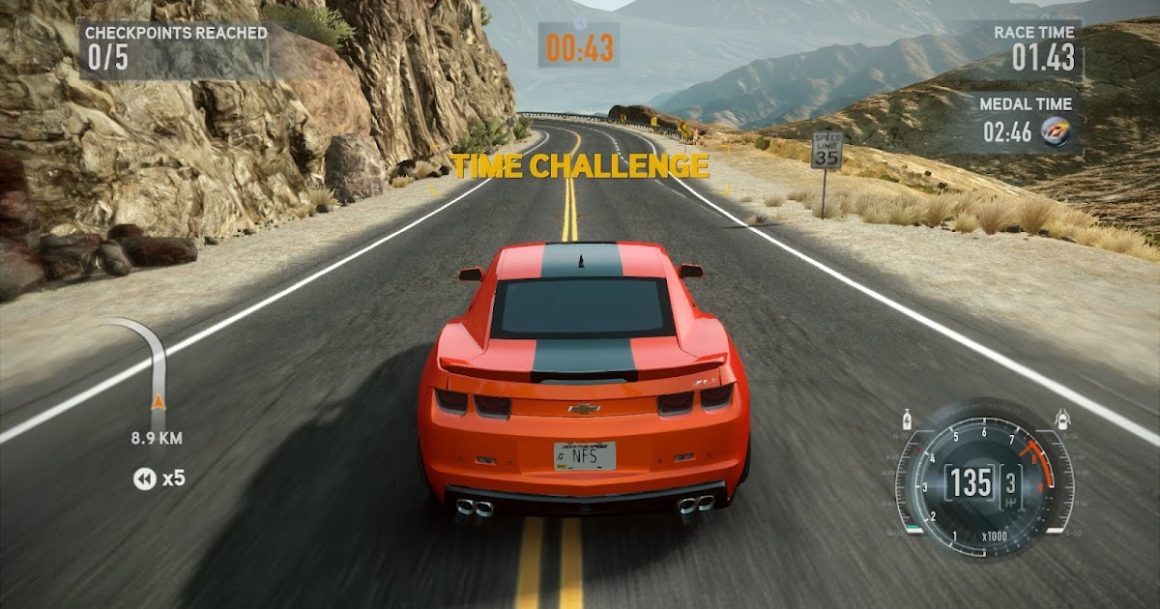Click the car icon above the tachometer

point(1061,418)
